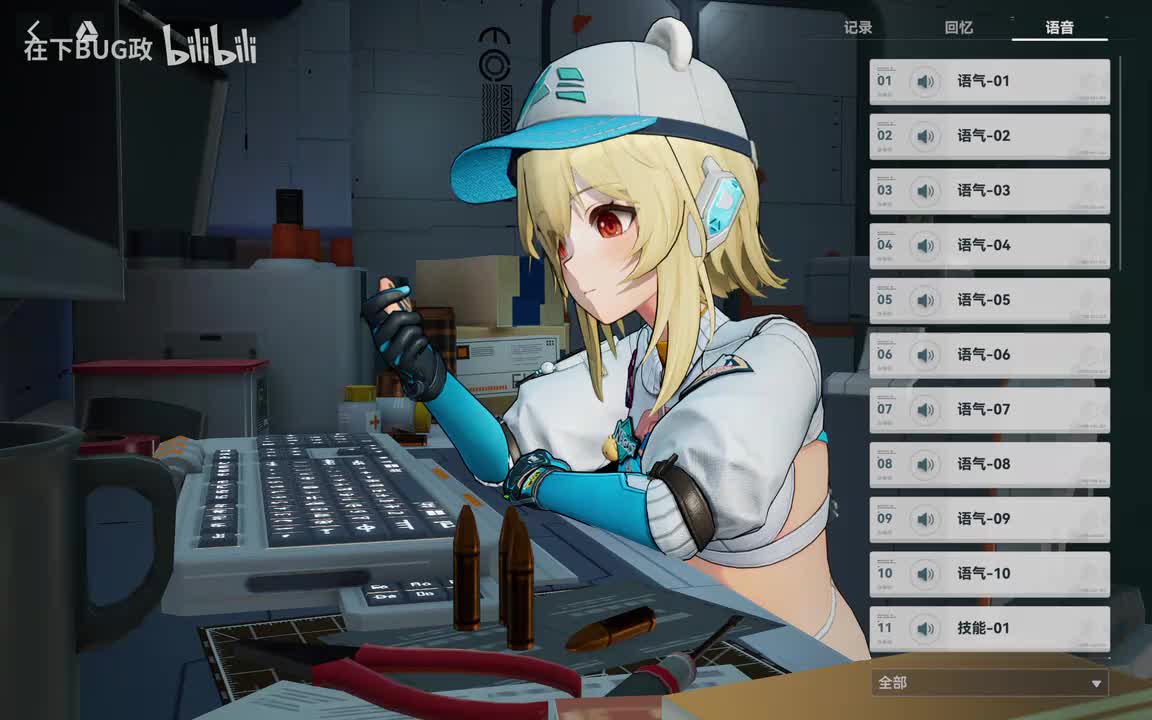This screenshot has width=1152, height=720.
Task: Select the 语音 tab
Action: click(x=1060, y=28)
